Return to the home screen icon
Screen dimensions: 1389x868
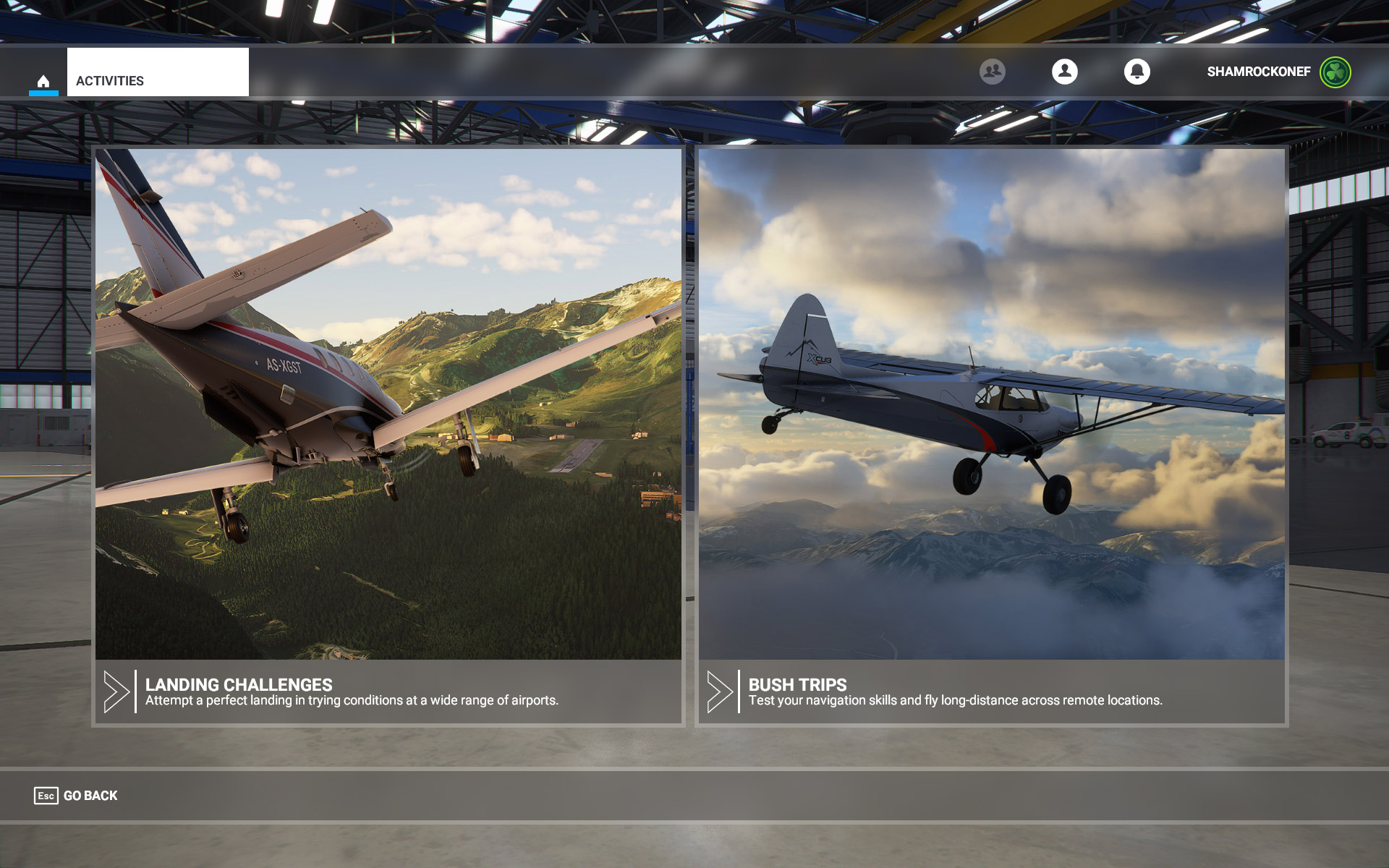43,81
